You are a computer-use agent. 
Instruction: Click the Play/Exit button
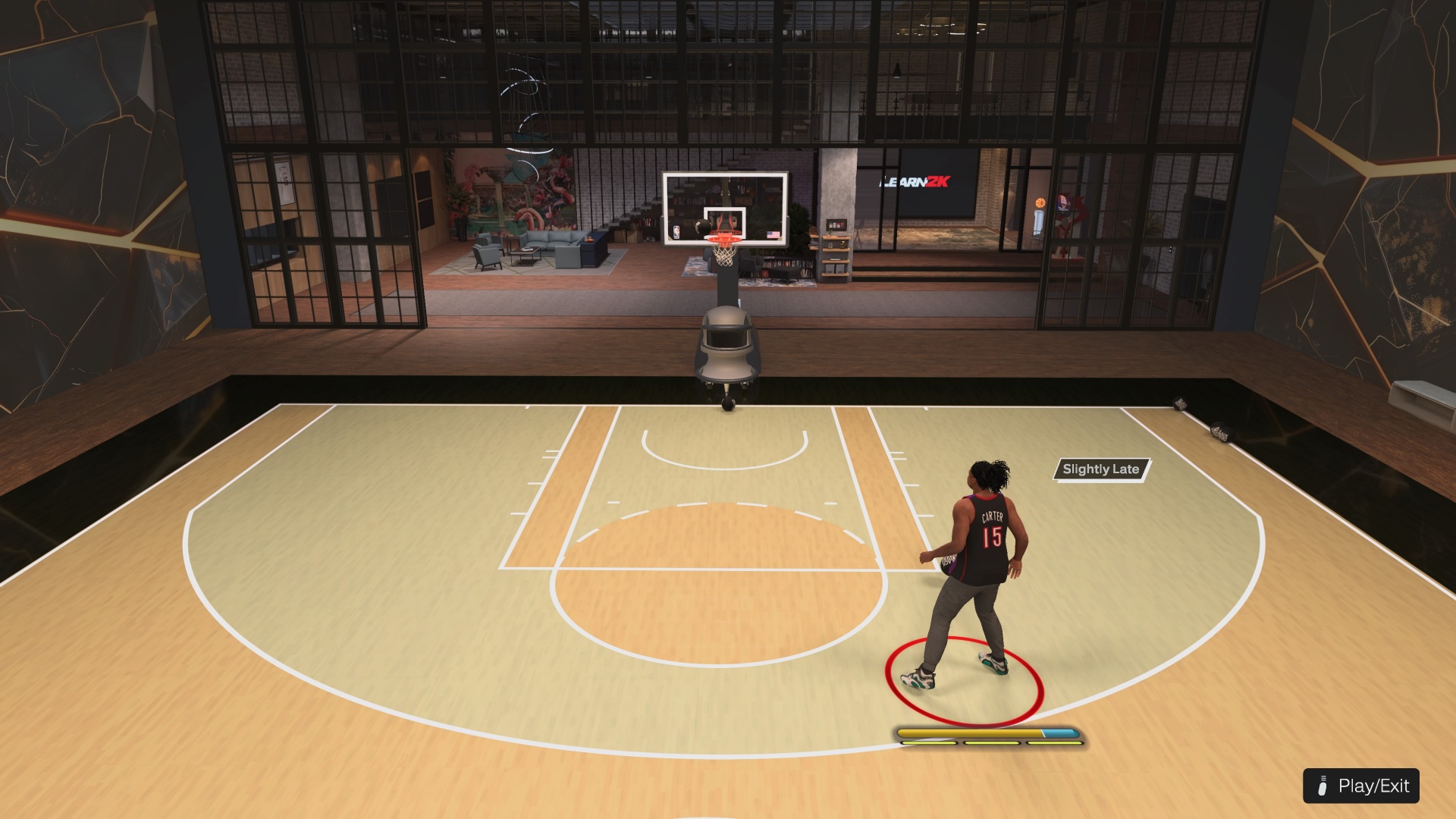tap(1361, 786)
